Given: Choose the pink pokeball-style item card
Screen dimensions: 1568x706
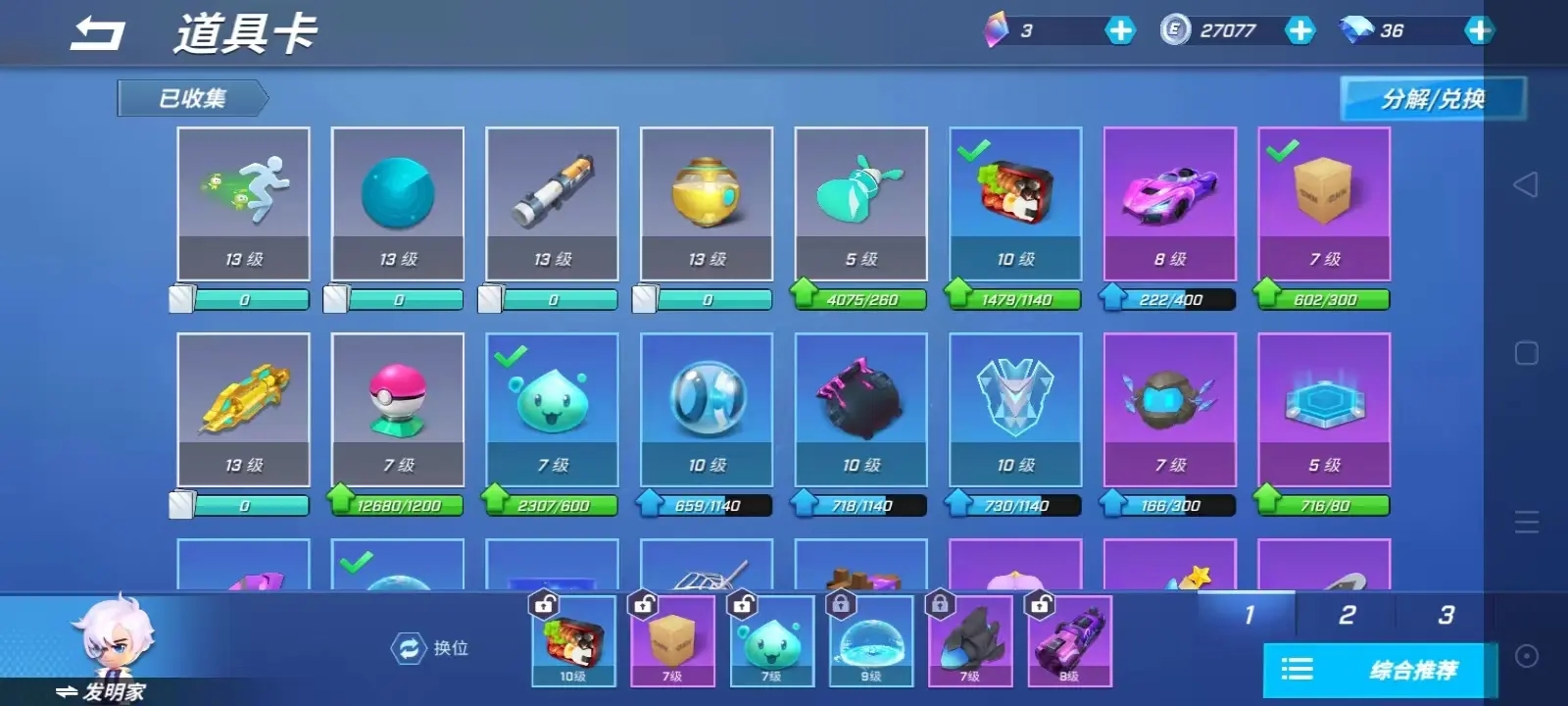Looking at the screenshot, I should point(398,409).
